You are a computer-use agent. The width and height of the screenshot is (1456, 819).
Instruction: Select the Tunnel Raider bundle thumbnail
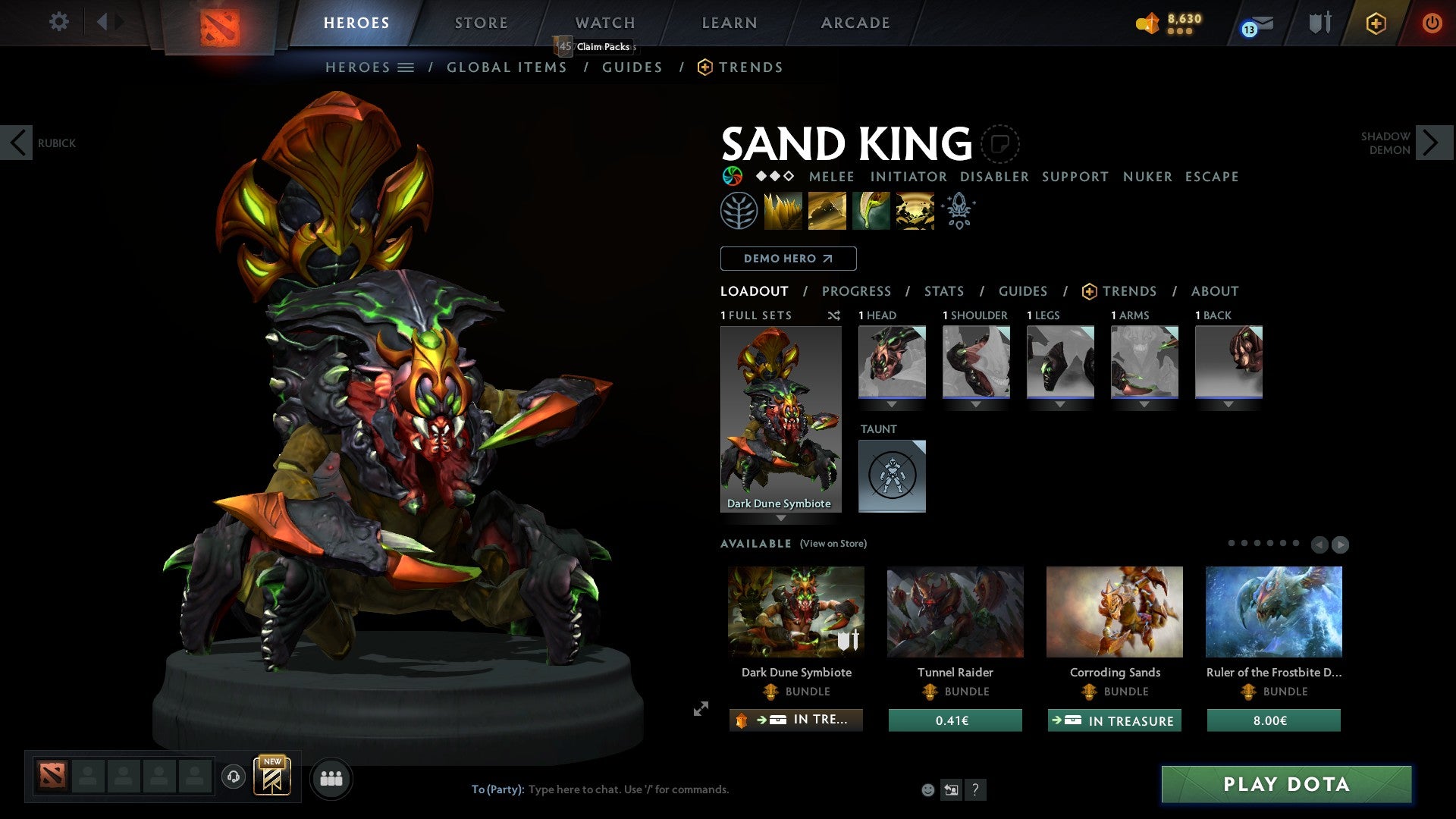pyautogui.click(x=955, y=612)
